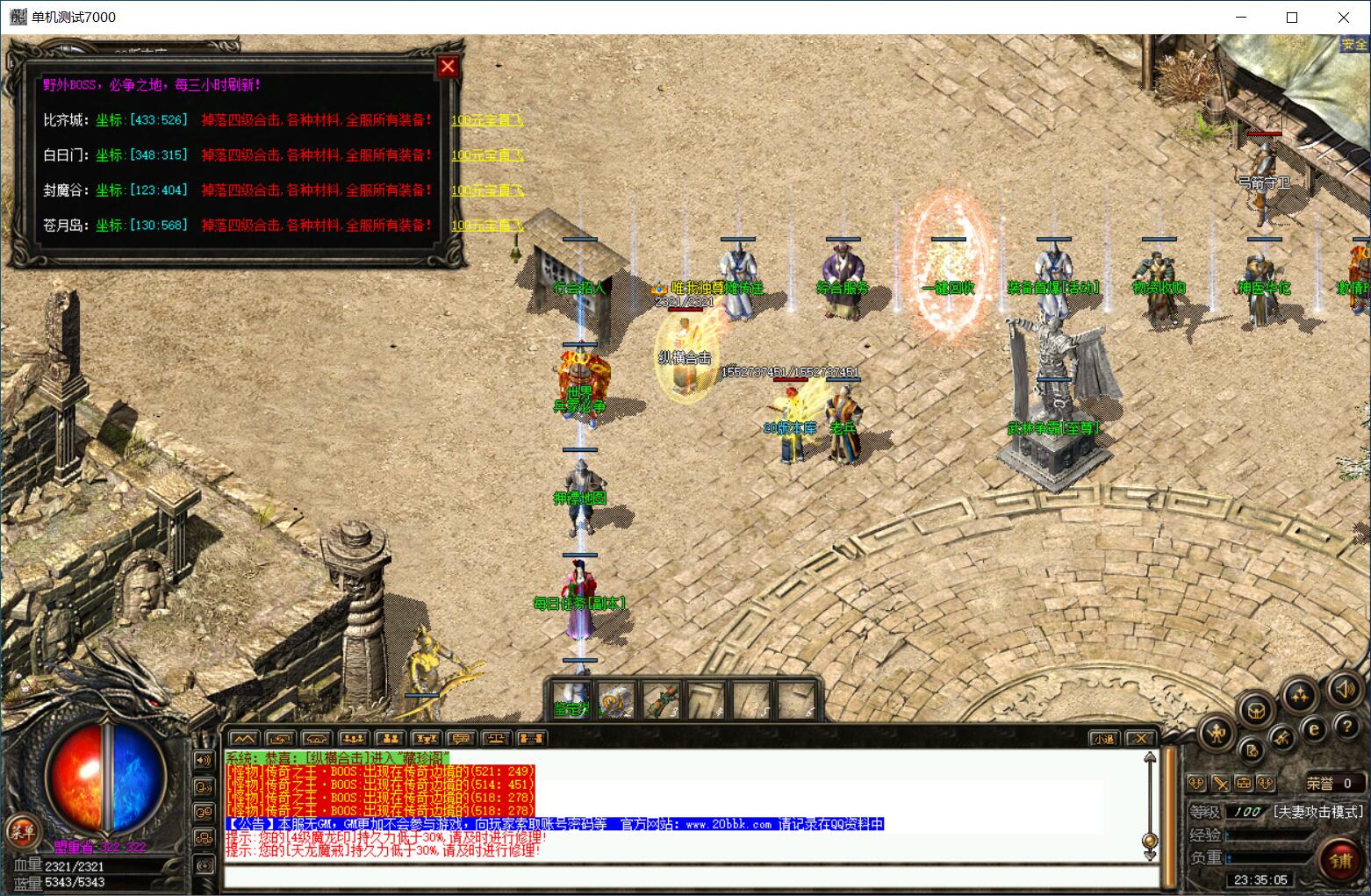Maximize the game window
The height and width of the screenshot is (896, 1371).
click(x=1292, y=18)
